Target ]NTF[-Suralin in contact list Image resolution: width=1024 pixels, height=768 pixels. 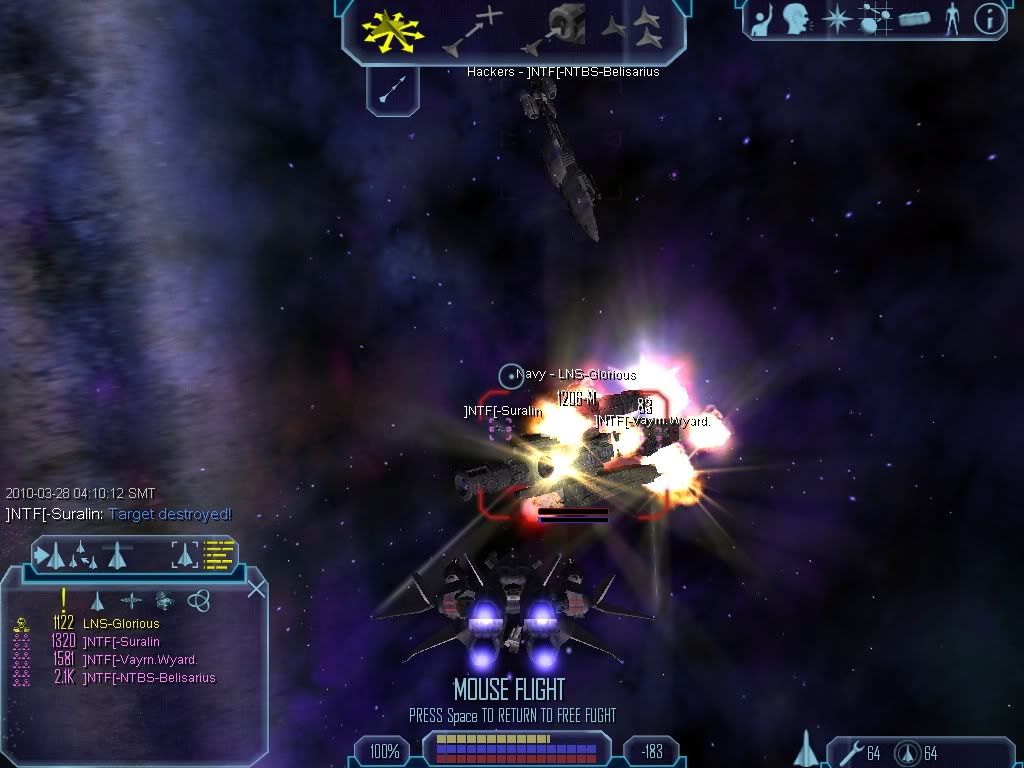pos(121,642)
